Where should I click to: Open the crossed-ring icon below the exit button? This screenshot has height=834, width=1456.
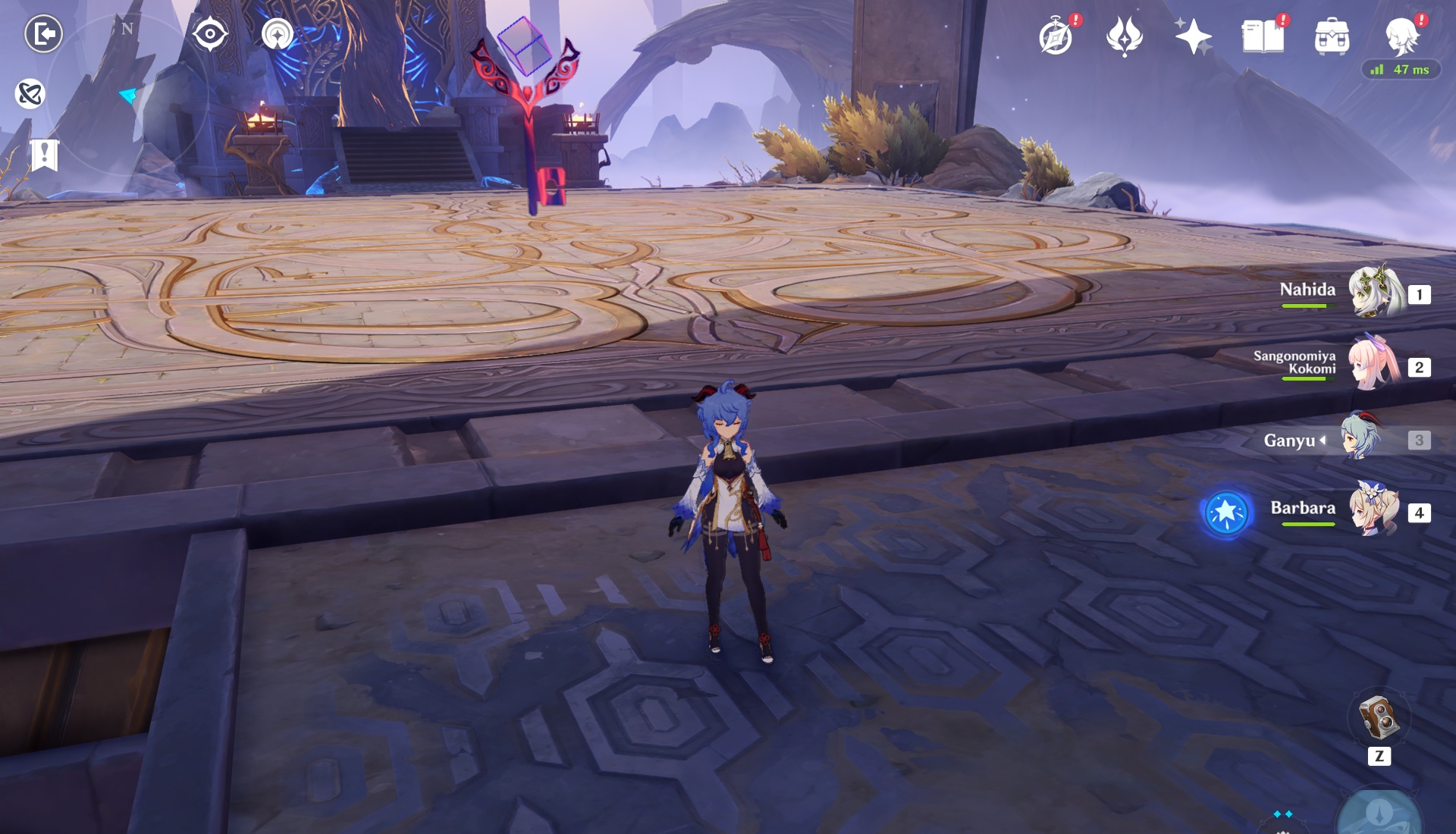(x=30, y=94)
